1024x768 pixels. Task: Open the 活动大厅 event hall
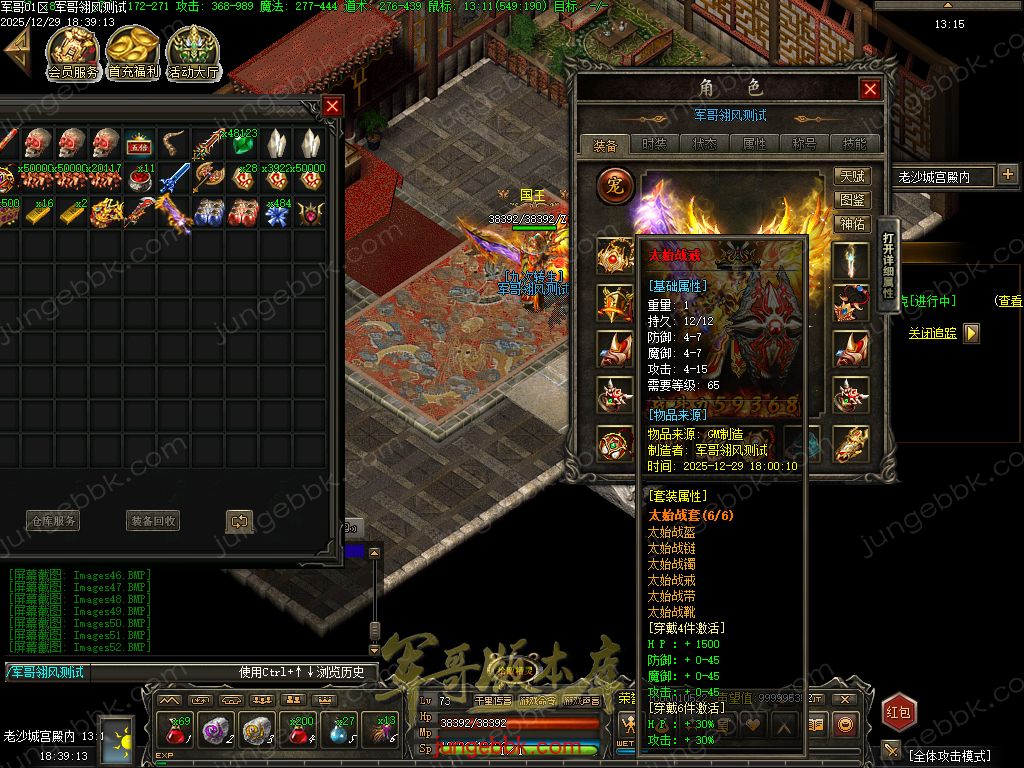click(x=193, y=53)
